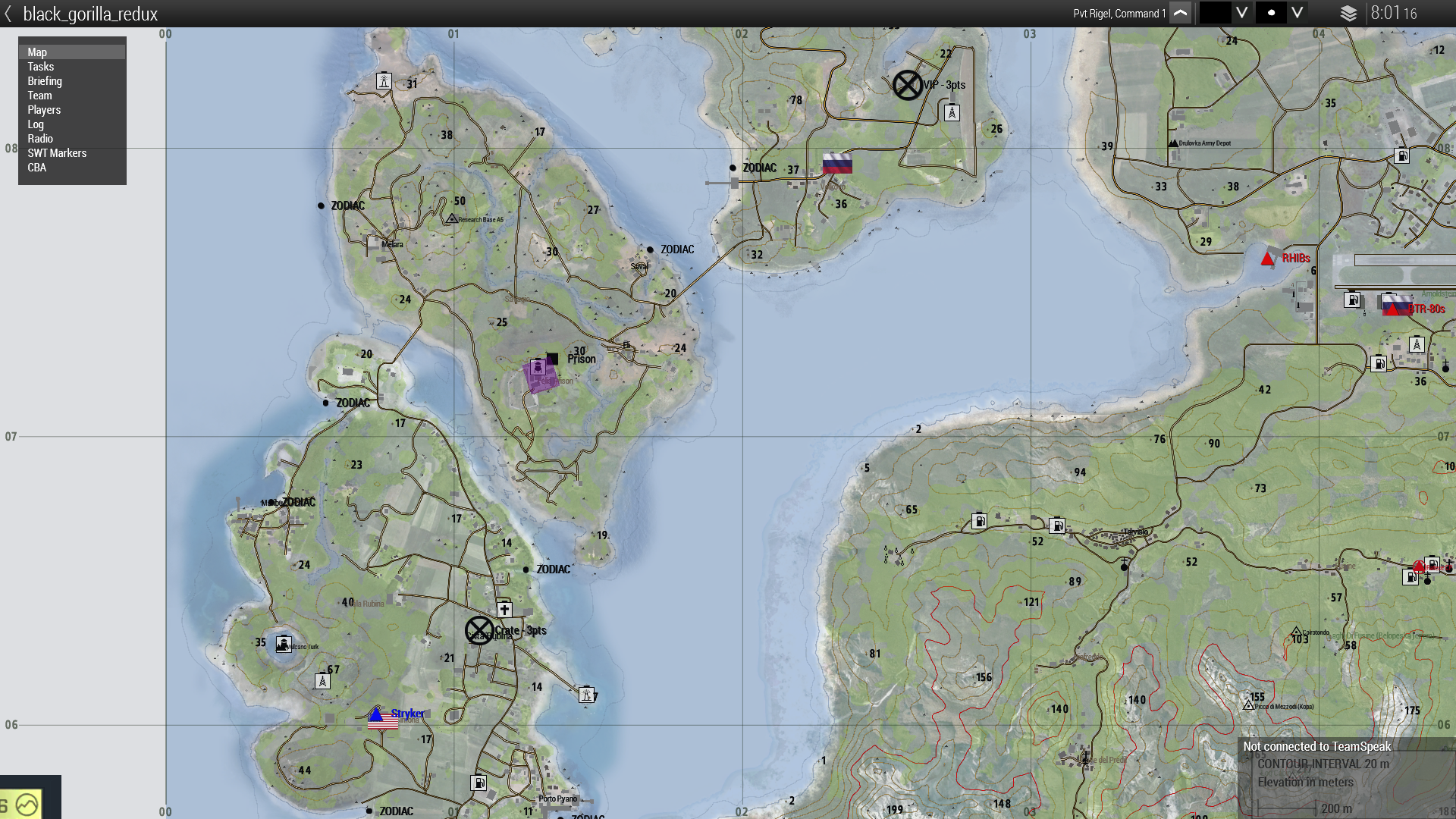The height and width of the screenshot is (819, 1456).
Task: Collapse the Pvt Rigel Command 1 chevron
Action: point(1181,13)
